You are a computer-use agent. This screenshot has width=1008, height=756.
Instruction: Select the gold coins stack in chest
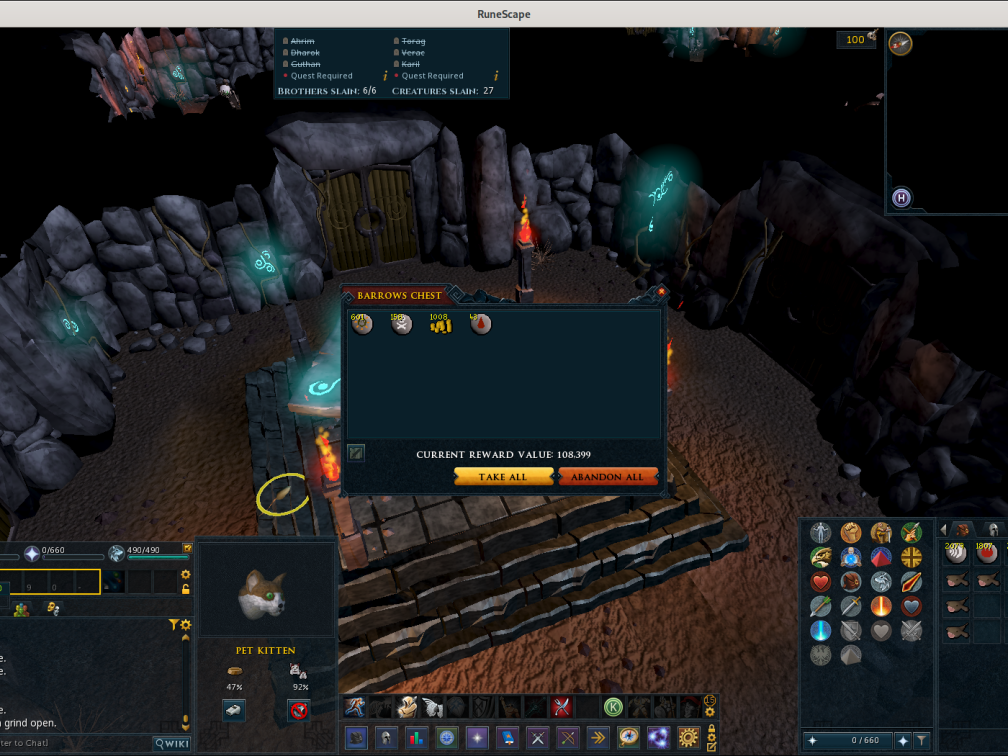pyautogui.click(x=441, y=324)
